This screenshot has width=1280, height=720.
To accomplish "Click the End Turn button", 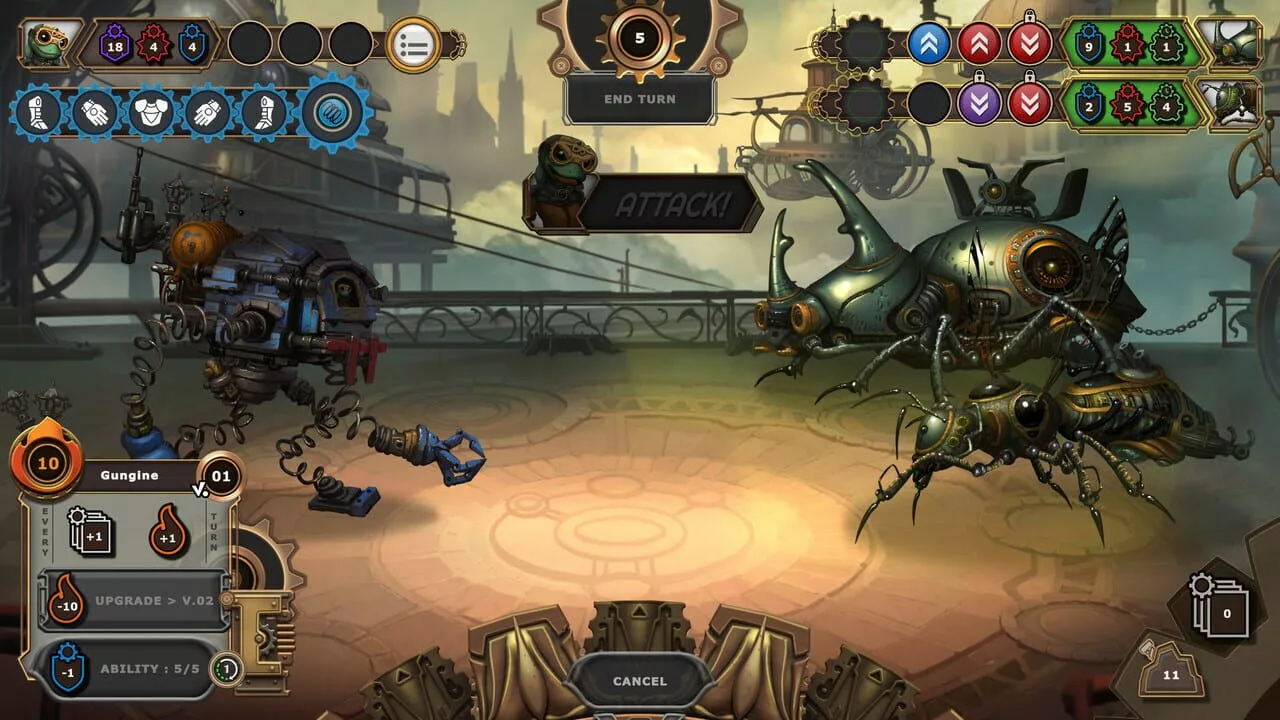I will 640,99.
